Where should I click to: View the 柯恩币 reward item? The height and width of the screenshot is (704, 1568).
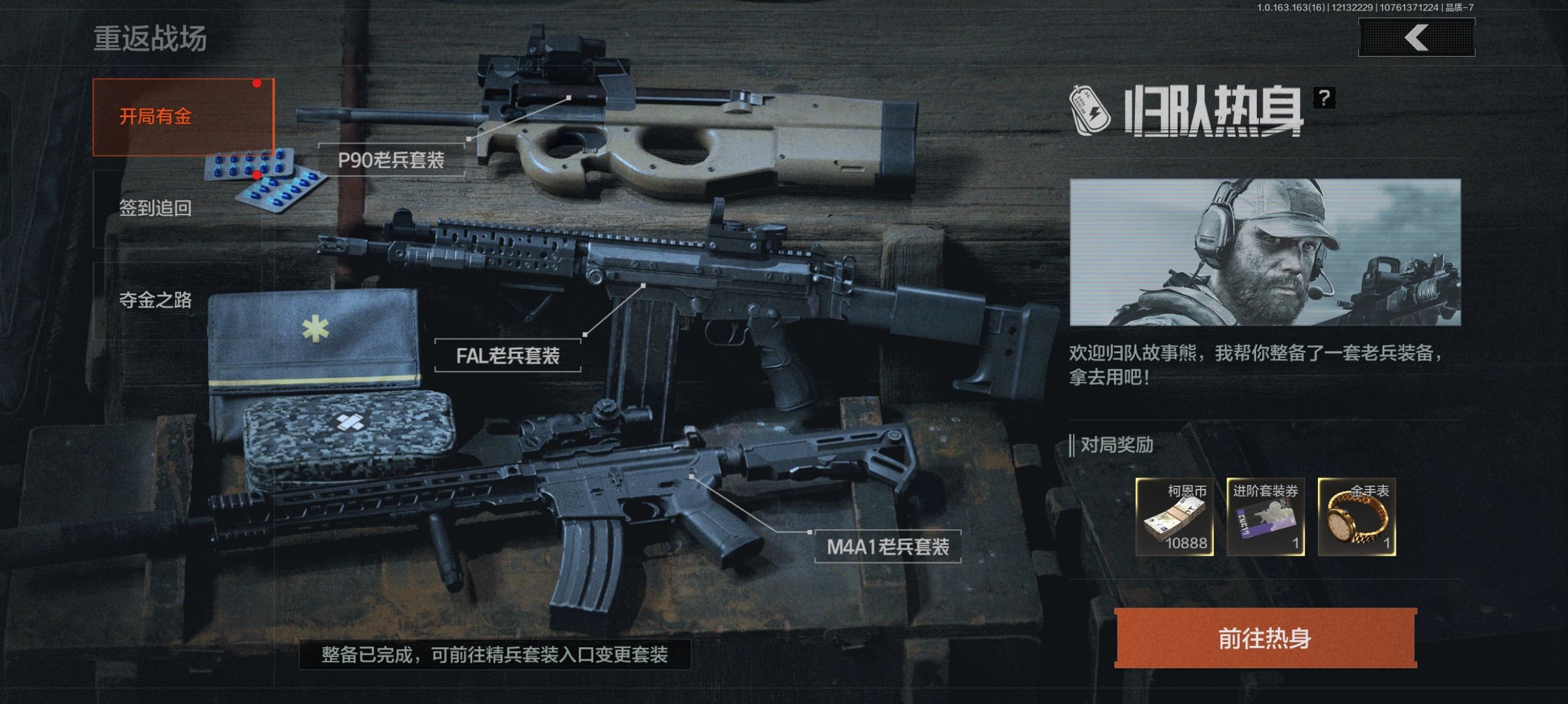[x=1174, y=517]
